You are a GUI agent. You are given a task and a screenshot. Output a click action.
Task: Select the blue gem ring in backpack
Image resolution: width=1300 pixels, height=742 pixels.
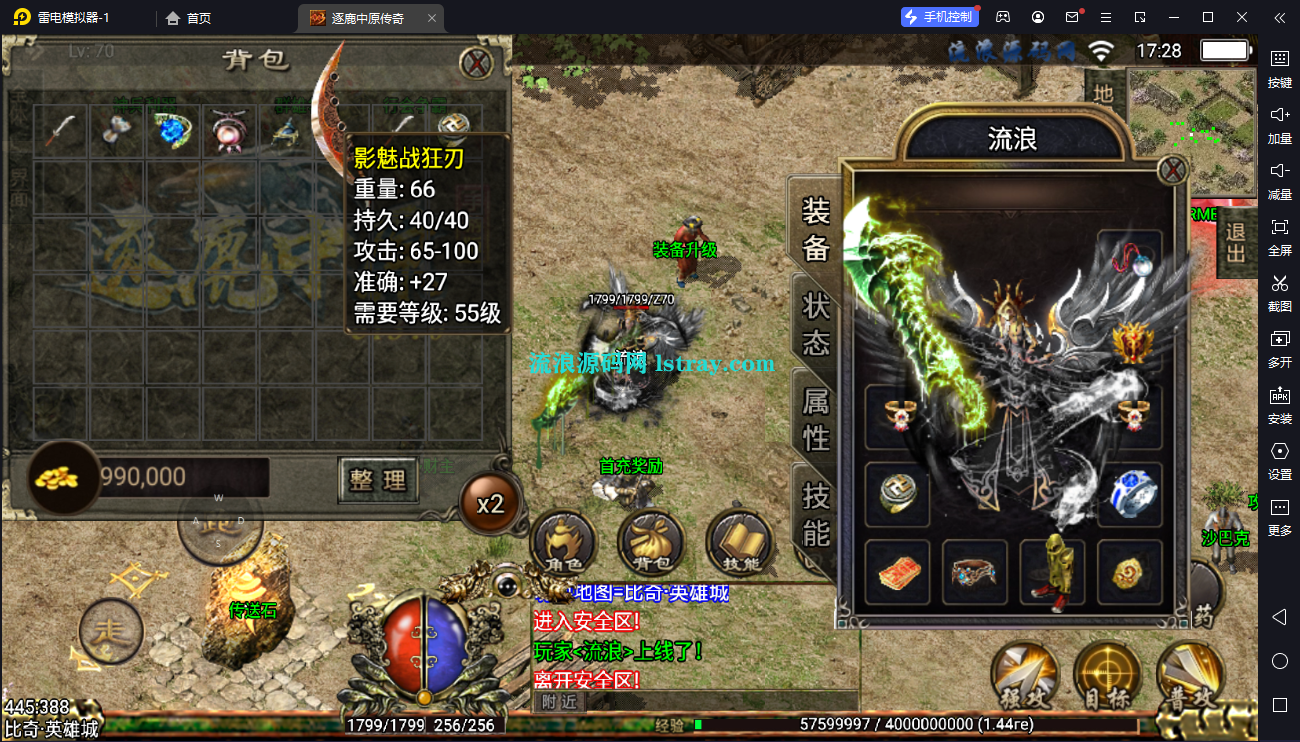click(172, 131)
